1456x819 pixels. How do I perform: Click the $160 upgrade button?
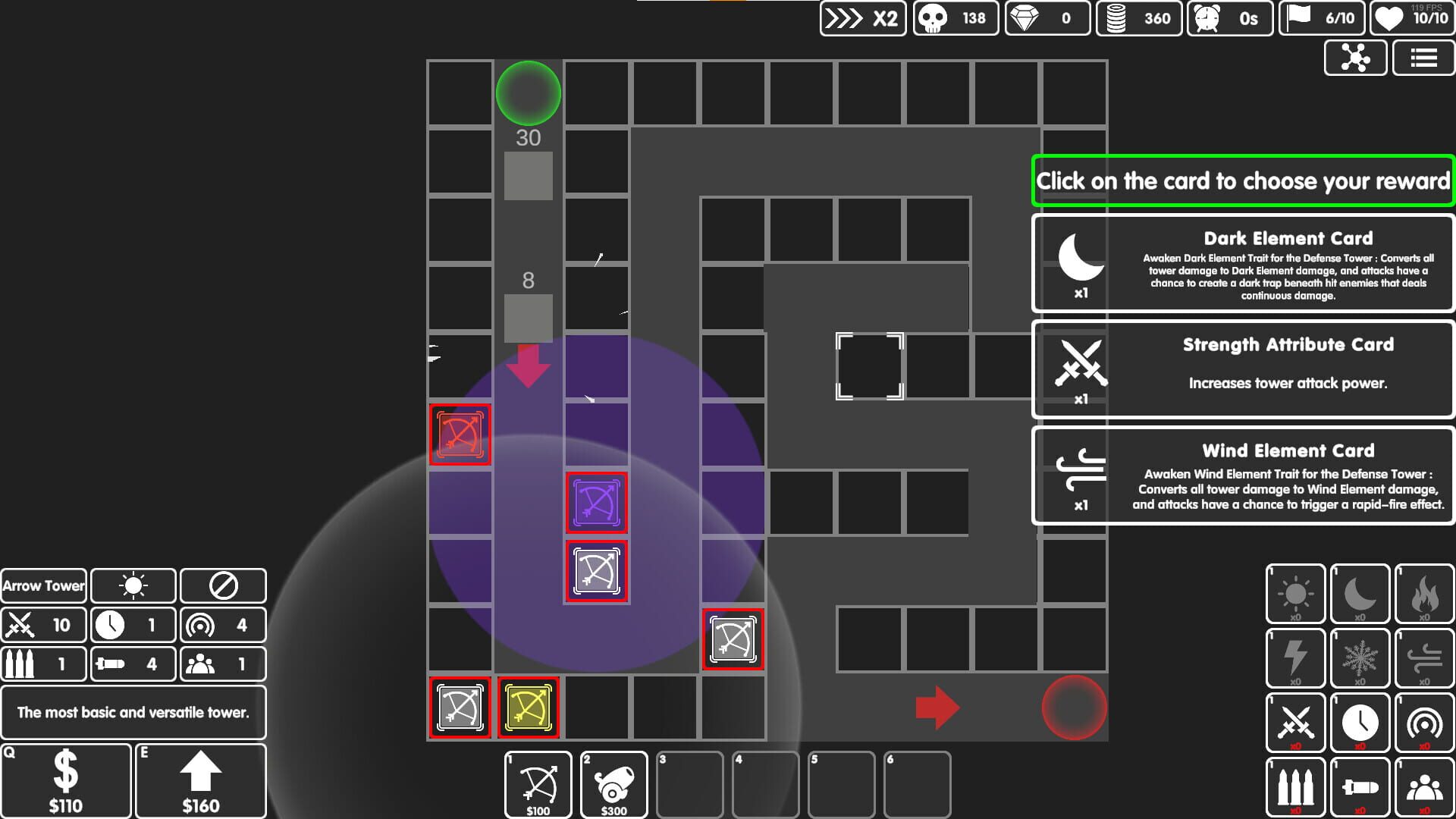click(200, 780)
